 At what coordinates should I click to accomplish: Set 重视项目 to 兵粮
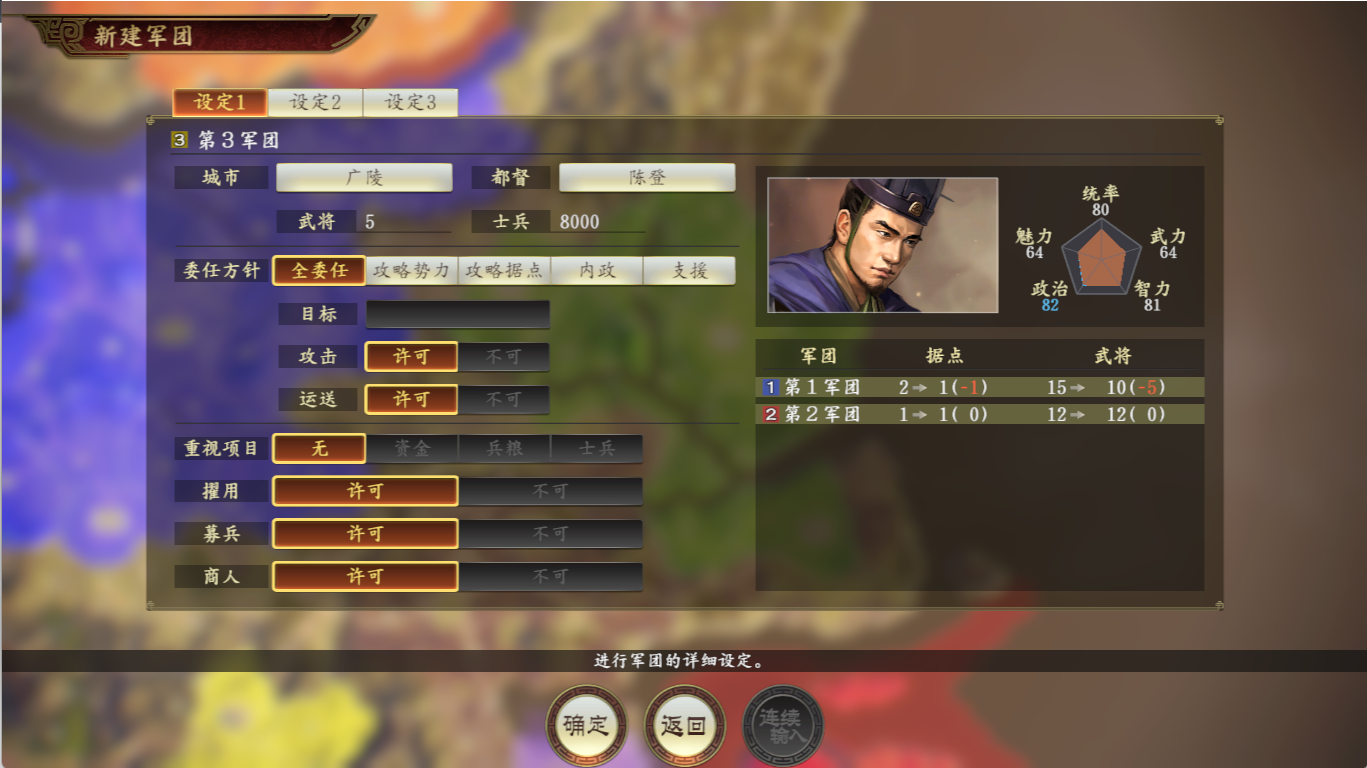pyautogui.click(x=503, y=448)
